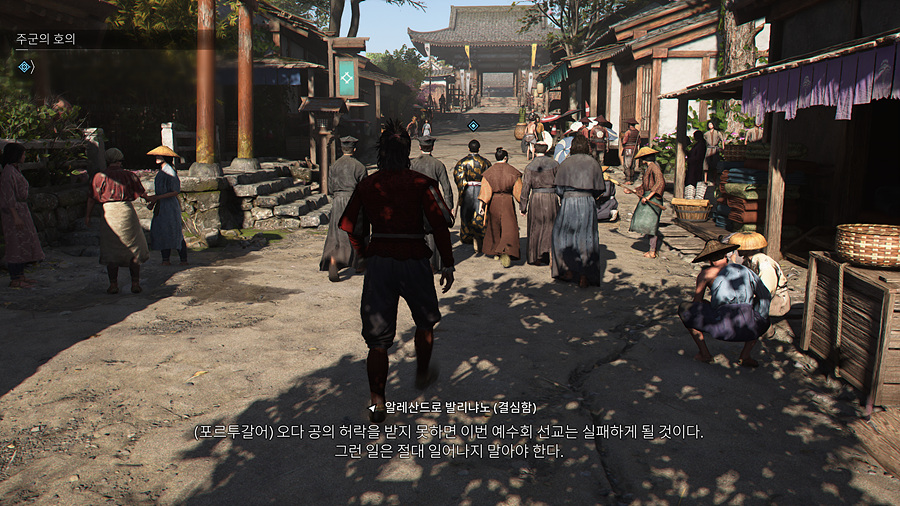Click the diamond objective icon under the quest title
This screenshot has width=900, height=506.
coord(25,67)
